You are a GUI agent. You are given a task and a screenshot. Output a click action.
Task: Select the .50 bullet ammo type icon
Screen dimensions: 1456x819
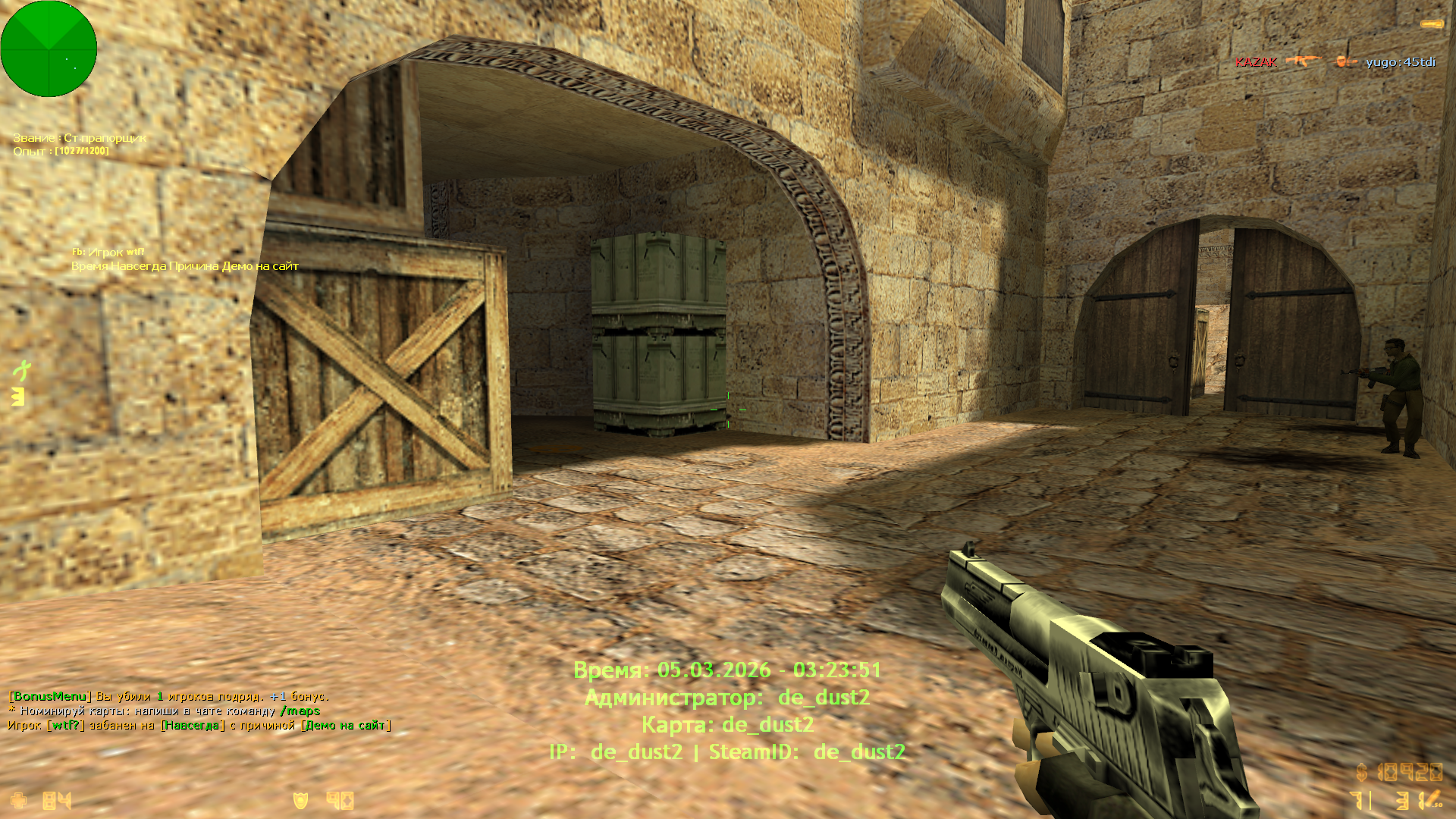click(1431, 800)
